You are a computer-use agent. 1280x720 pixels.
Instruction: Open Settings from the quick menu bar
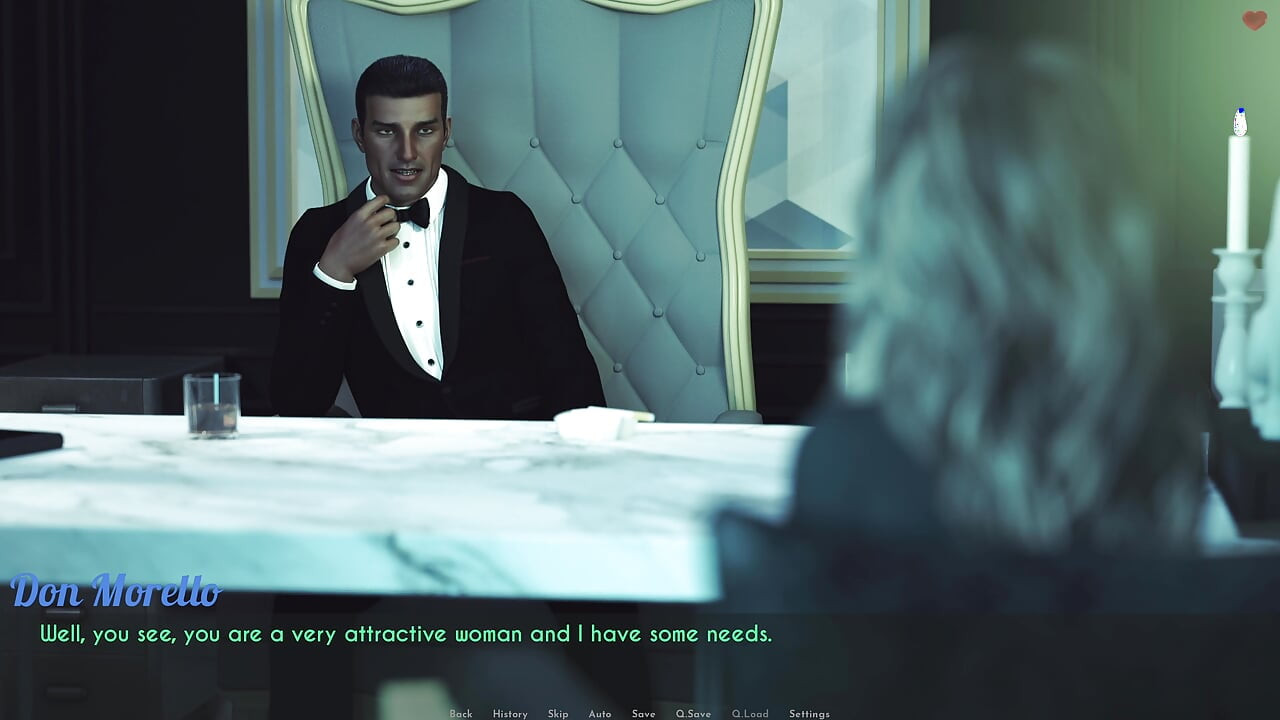click(810, 713)
